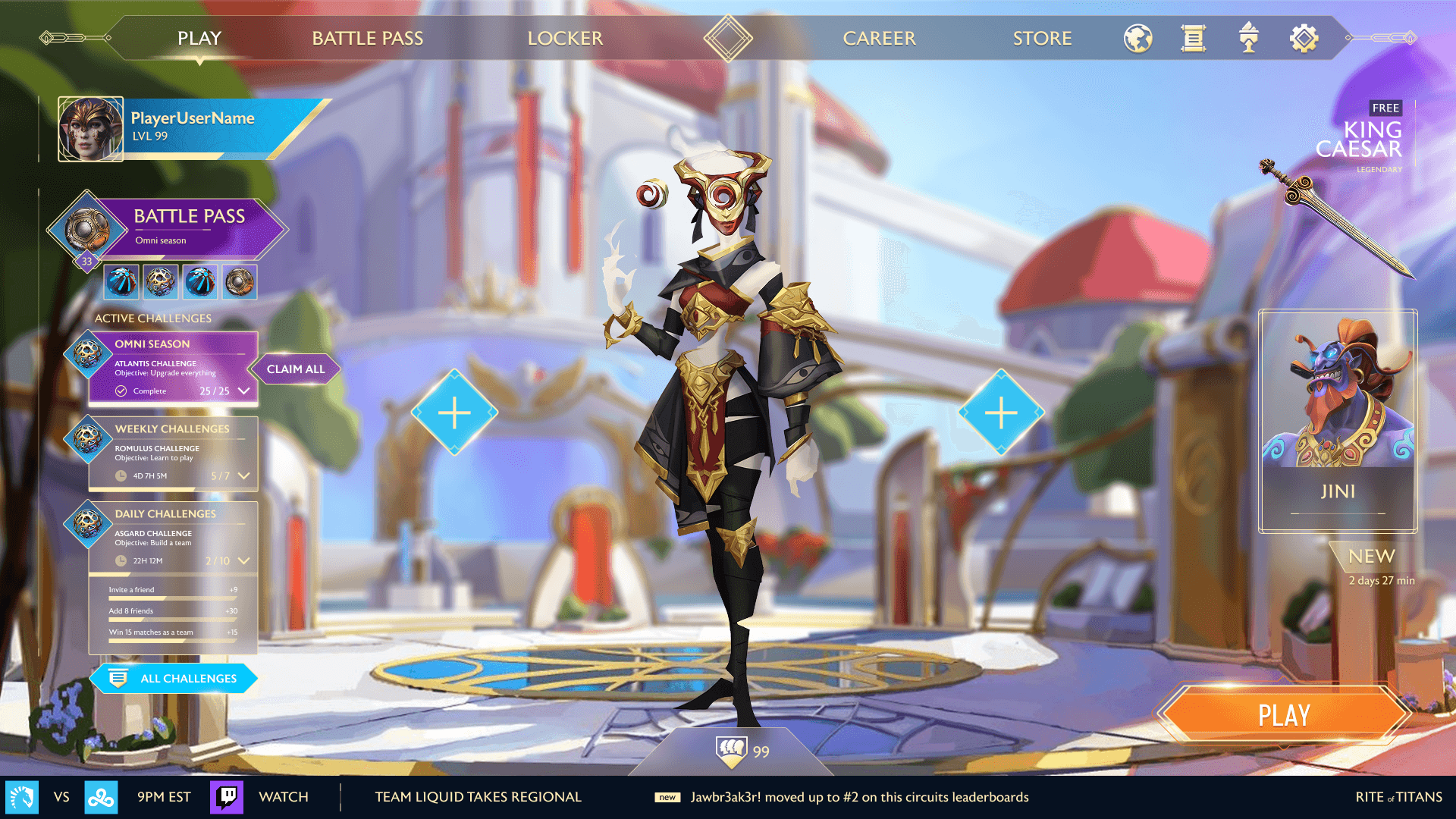Screen dimensions: 1456x819
Task: Go to the Career tab
Action: click(879, 38)
